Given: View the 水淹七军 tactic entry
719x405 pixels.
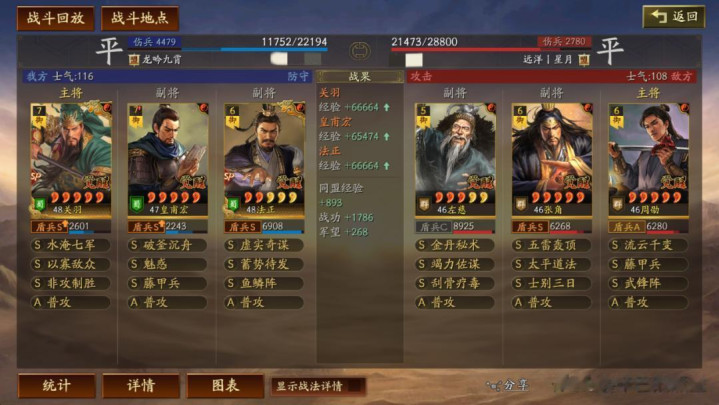Looking at the screenshot, I should (x=71, y=245).
